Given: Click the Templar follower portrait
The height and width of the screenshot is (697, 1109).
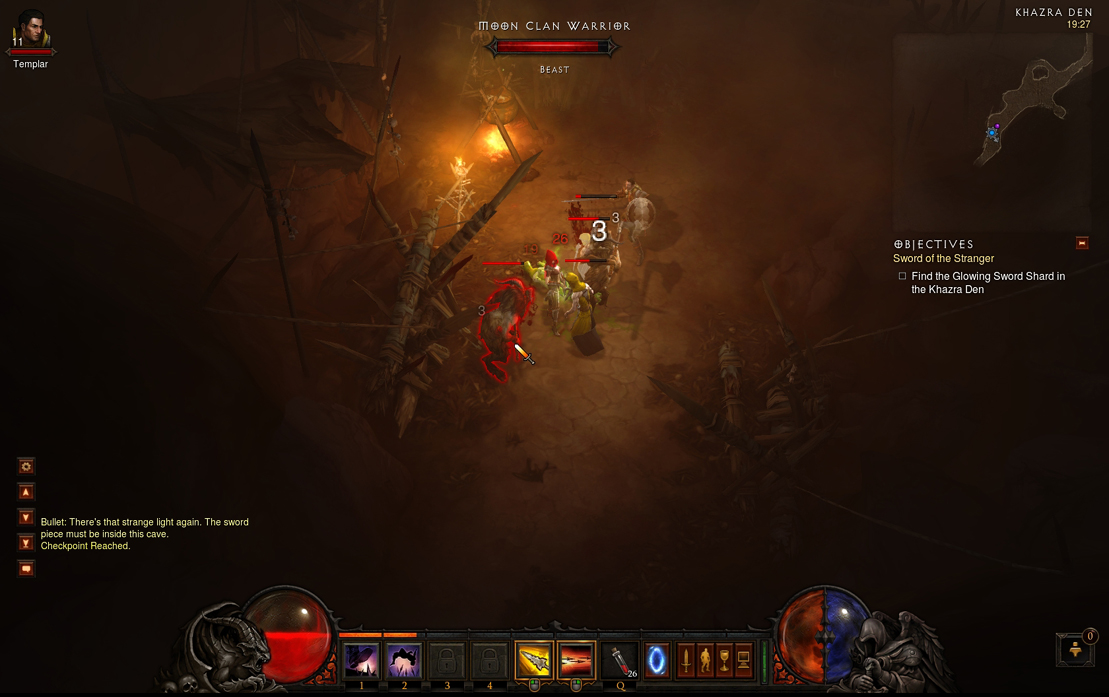Looking at the screenshot, I should pos(31,29).
